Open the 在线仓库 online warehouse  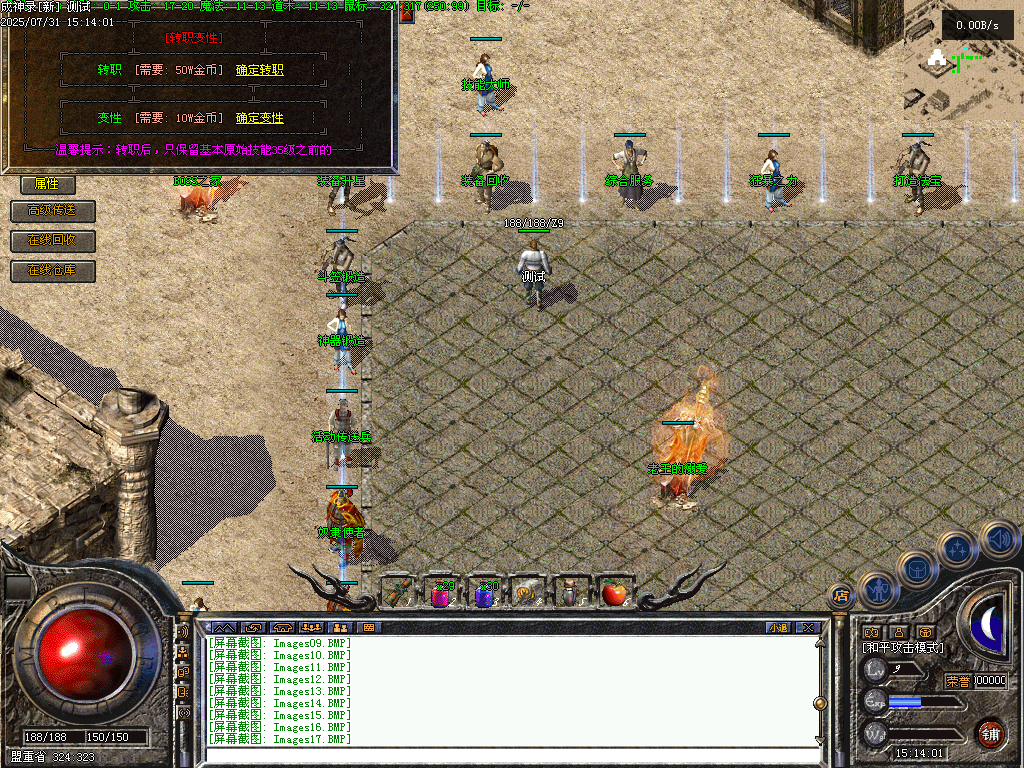pos(53,271)
